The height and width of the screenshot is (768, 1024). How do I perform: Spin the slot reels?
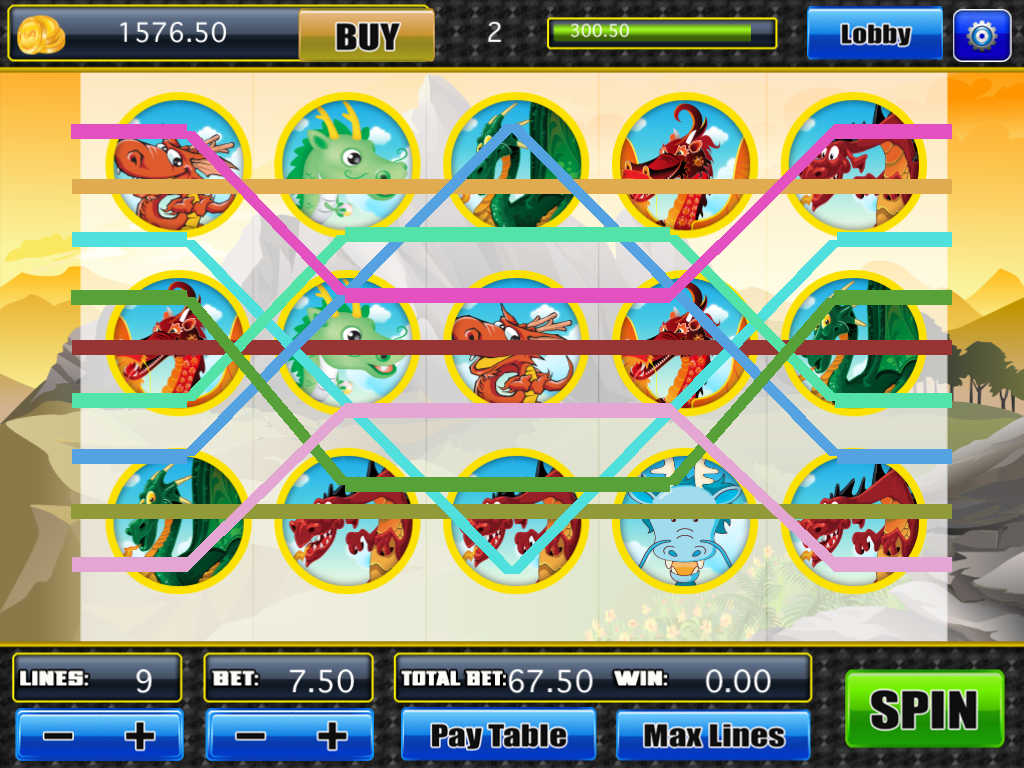924,709
